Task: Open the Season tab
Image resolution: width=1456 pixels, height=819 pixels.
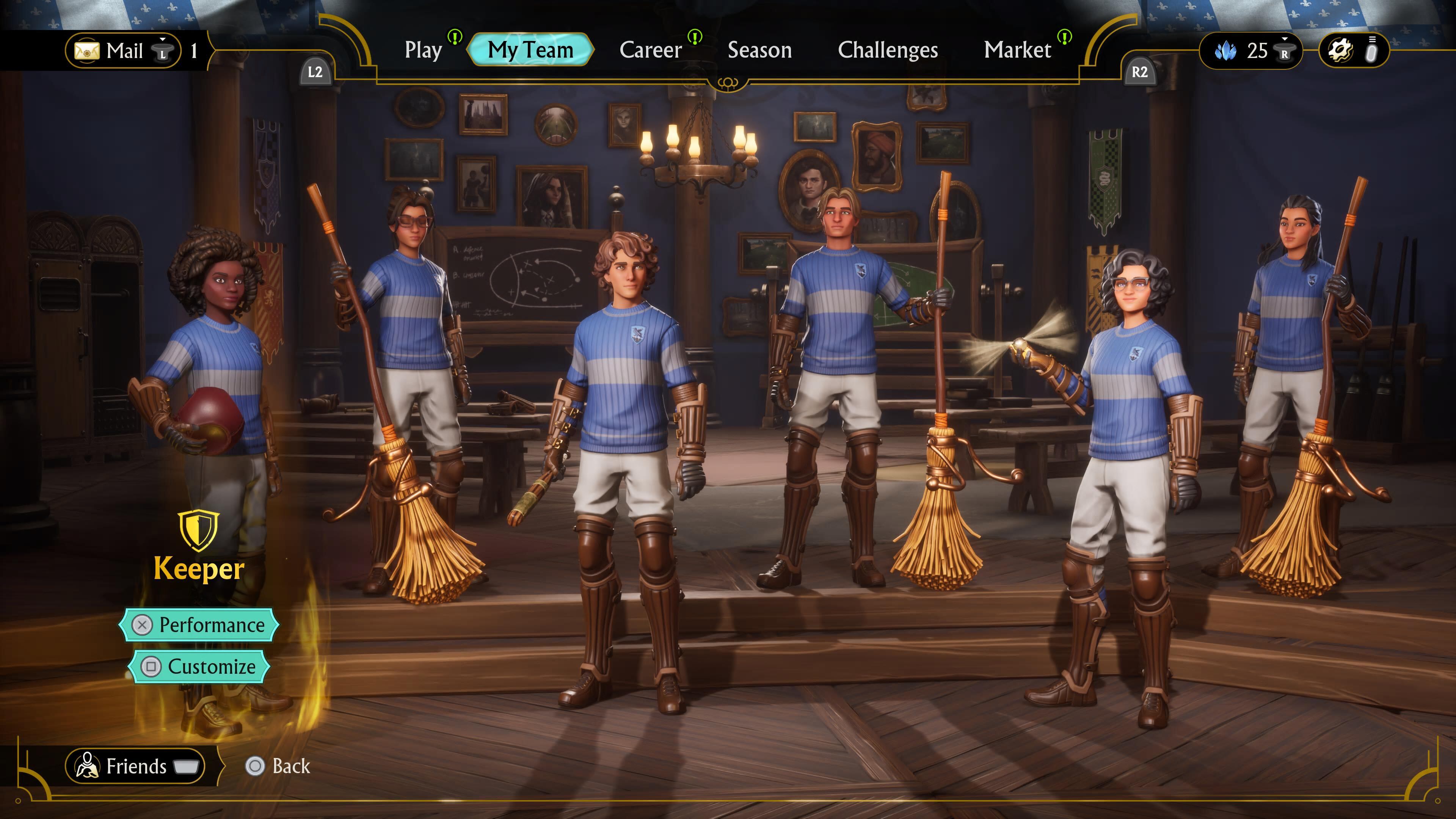Action: [759, 50]
